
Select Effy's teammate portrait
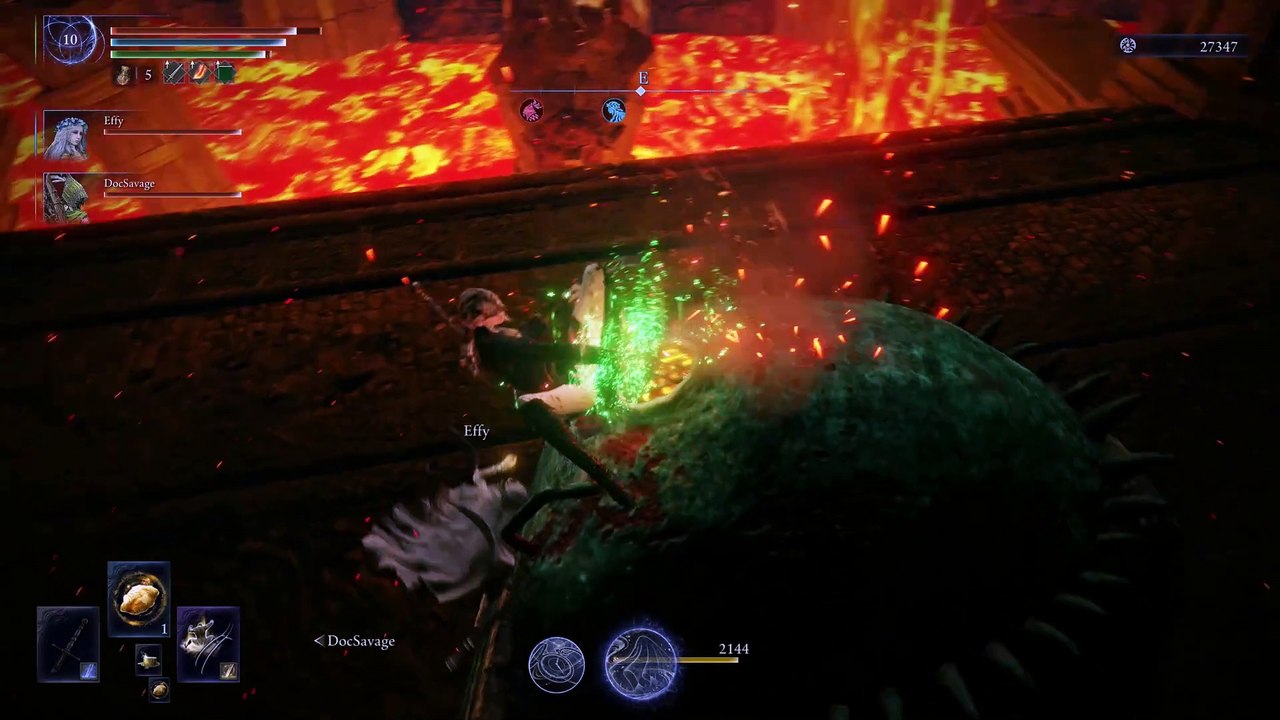click(x=66, y=136)
